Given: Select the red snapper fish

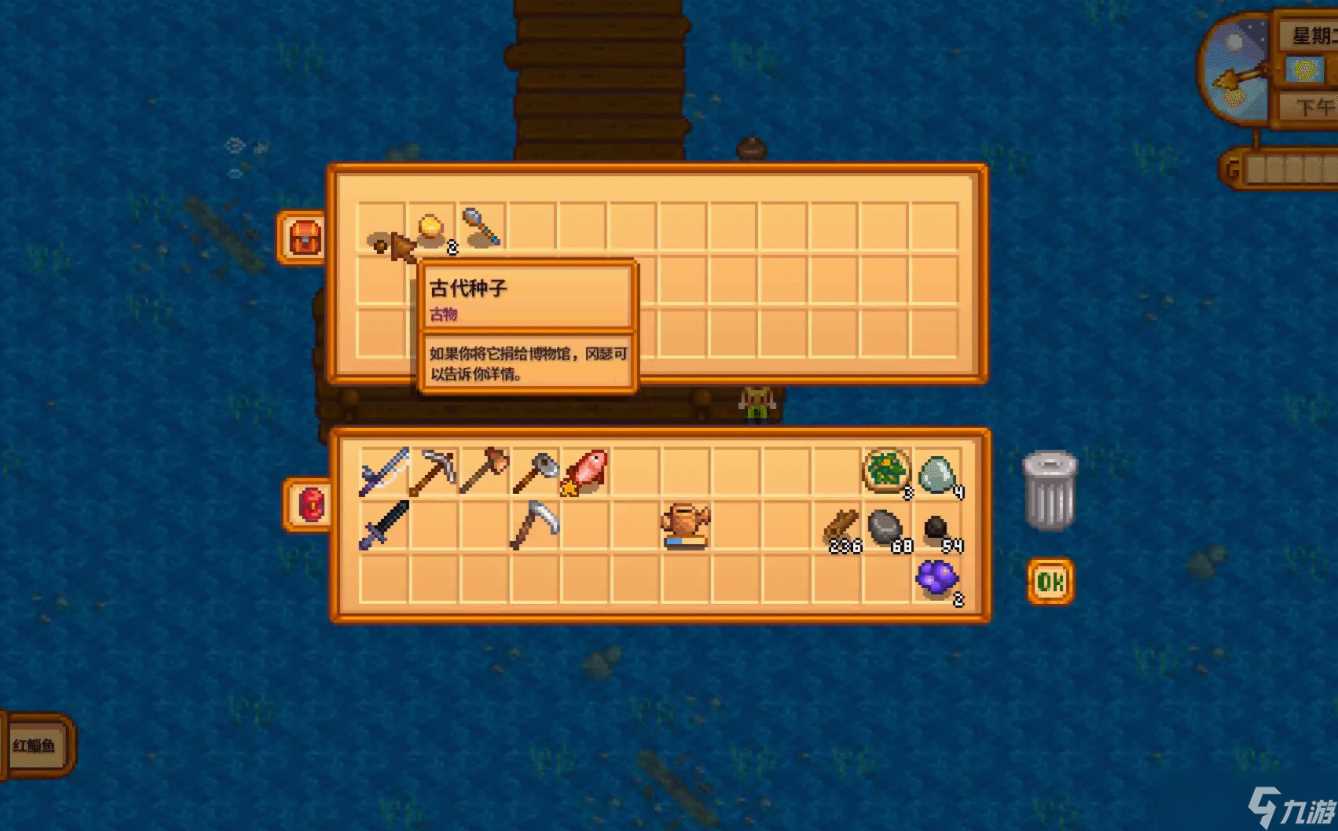Looking at the screenshot, I should click(585, 472).
